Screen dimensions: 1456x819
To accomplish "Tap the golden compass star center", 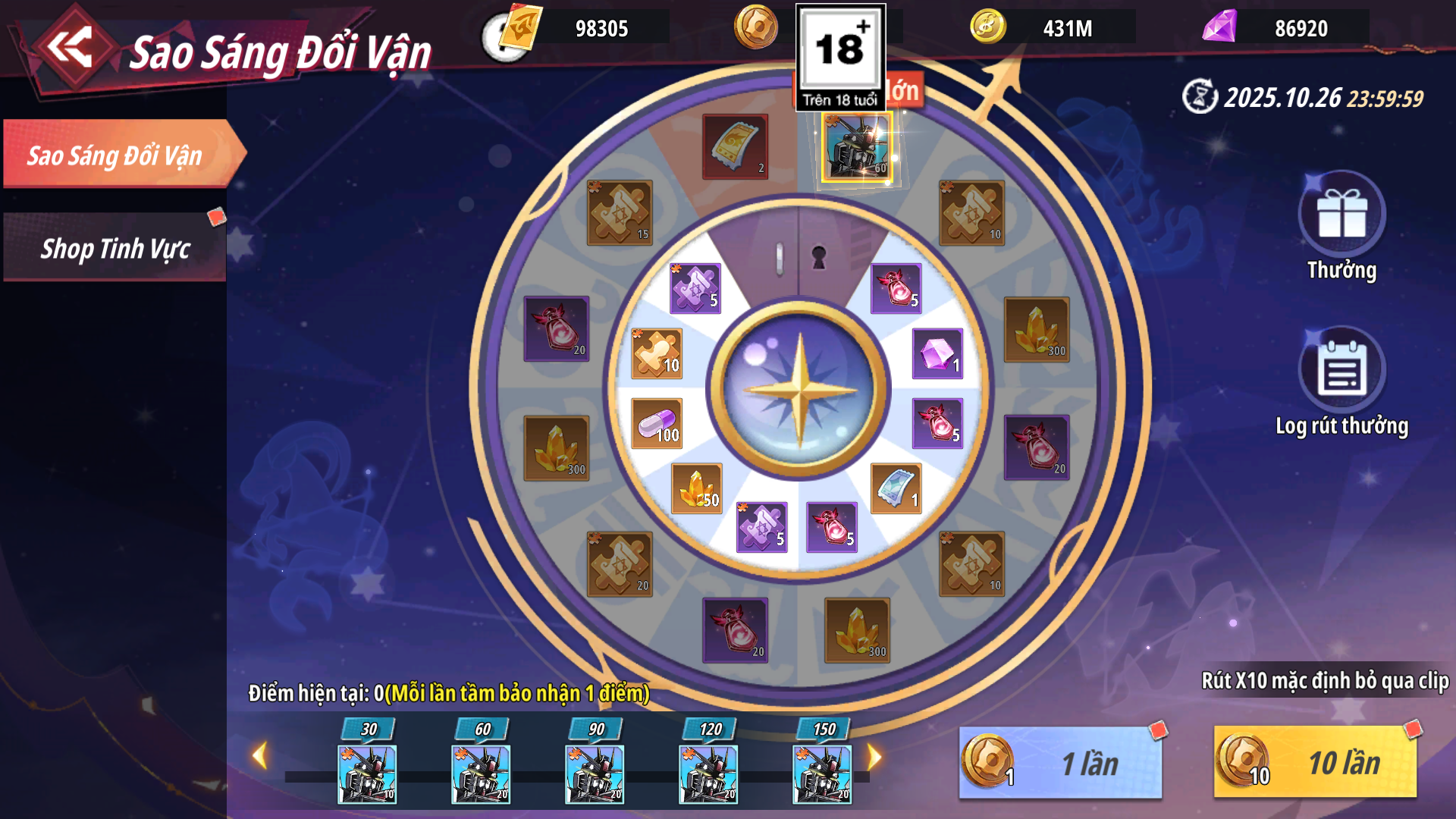I will (x=799, y=390).
